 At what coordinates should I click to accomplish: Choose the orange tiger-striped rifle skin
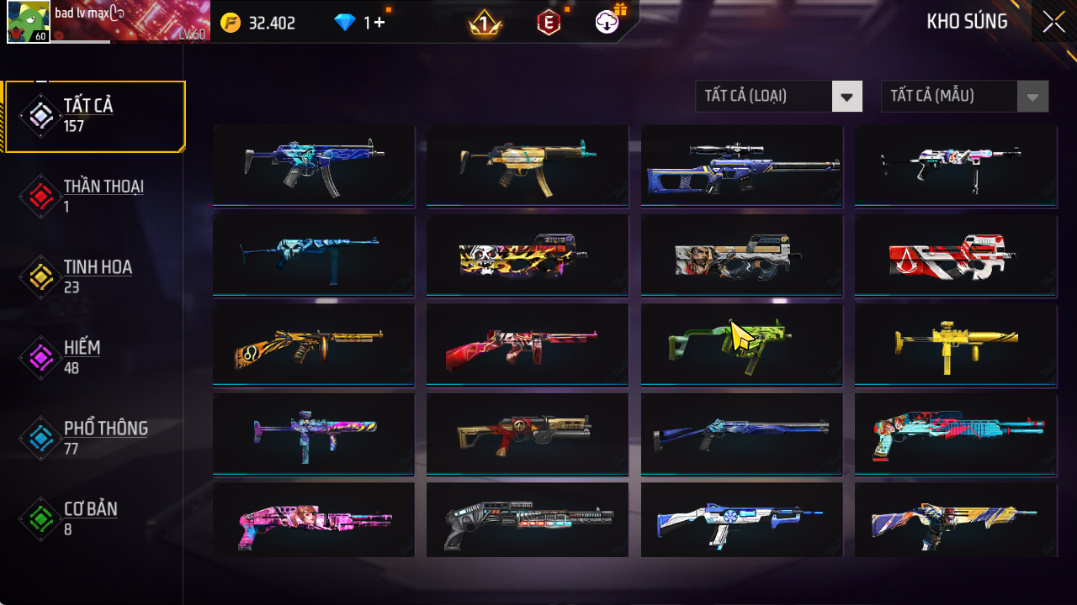click(313, 344)
